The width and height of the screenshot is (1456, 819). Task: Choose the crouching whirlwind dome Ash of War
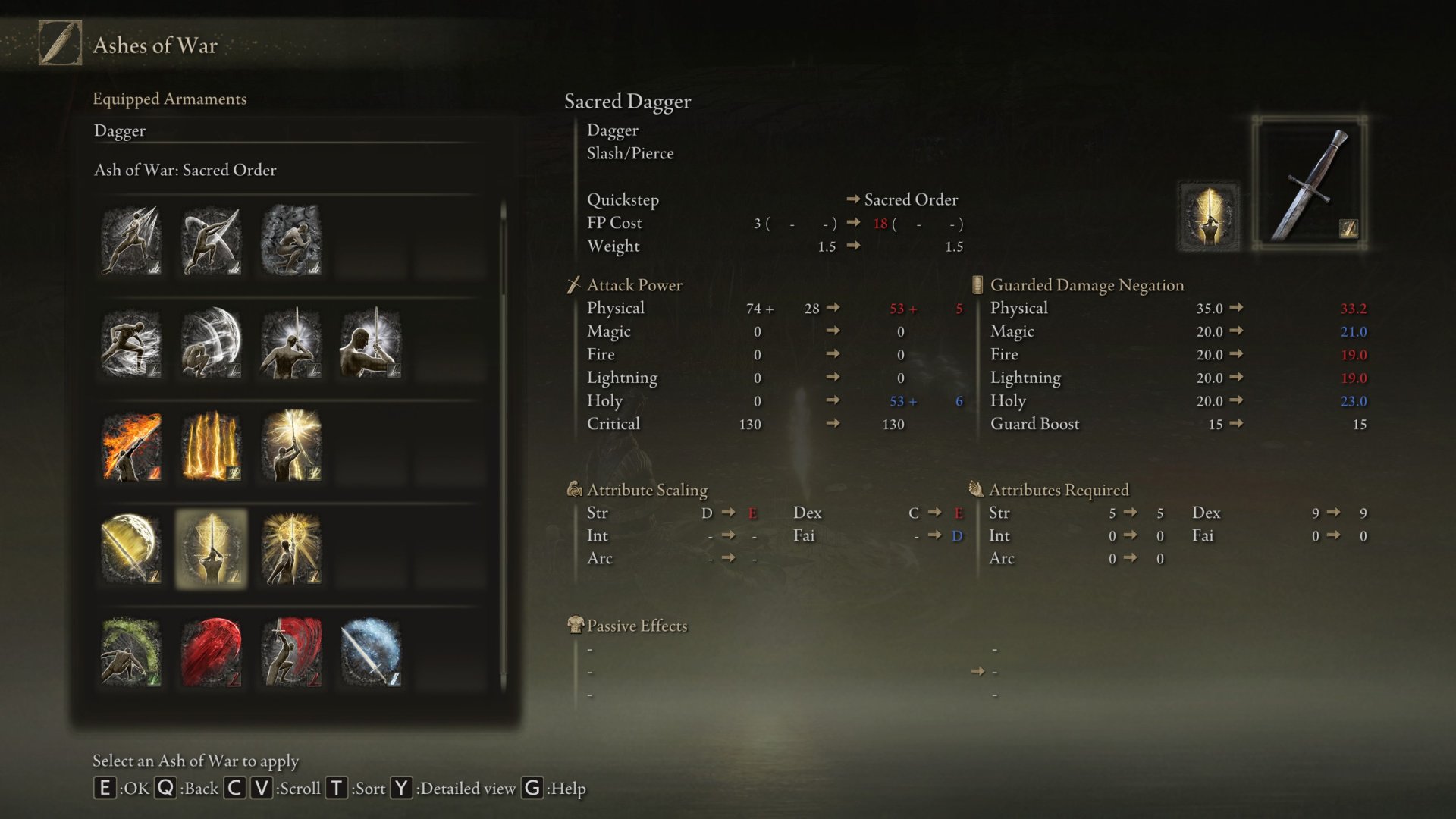212,344
